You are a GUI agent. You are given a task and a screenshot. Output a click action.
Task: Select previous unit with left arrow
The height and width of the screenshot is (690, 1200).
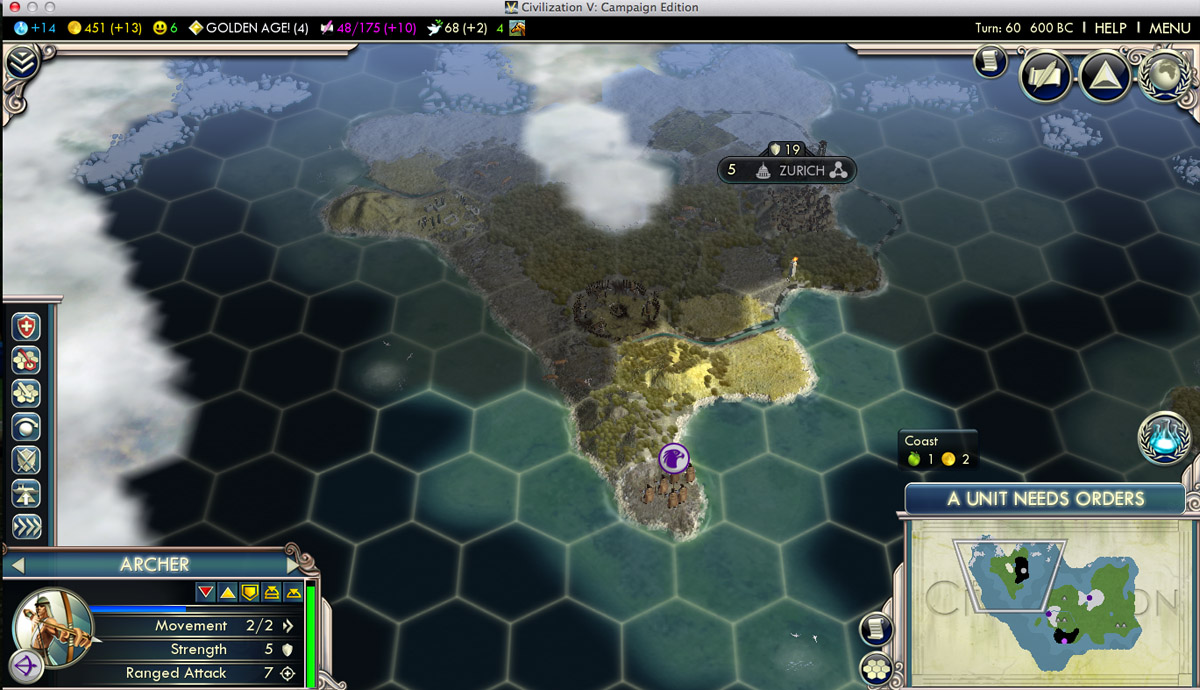pyautogui.click(x=17, y=565)
